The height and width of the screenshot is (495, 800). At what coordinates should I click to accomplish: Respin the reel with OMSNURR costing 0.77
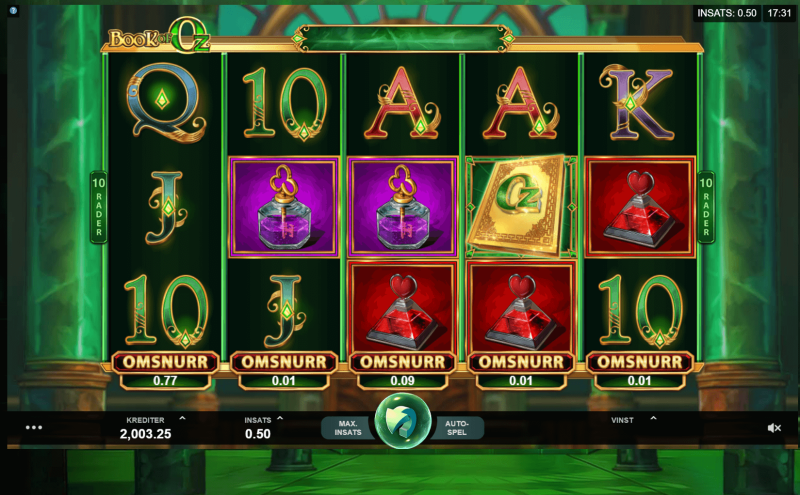point(165,362)
